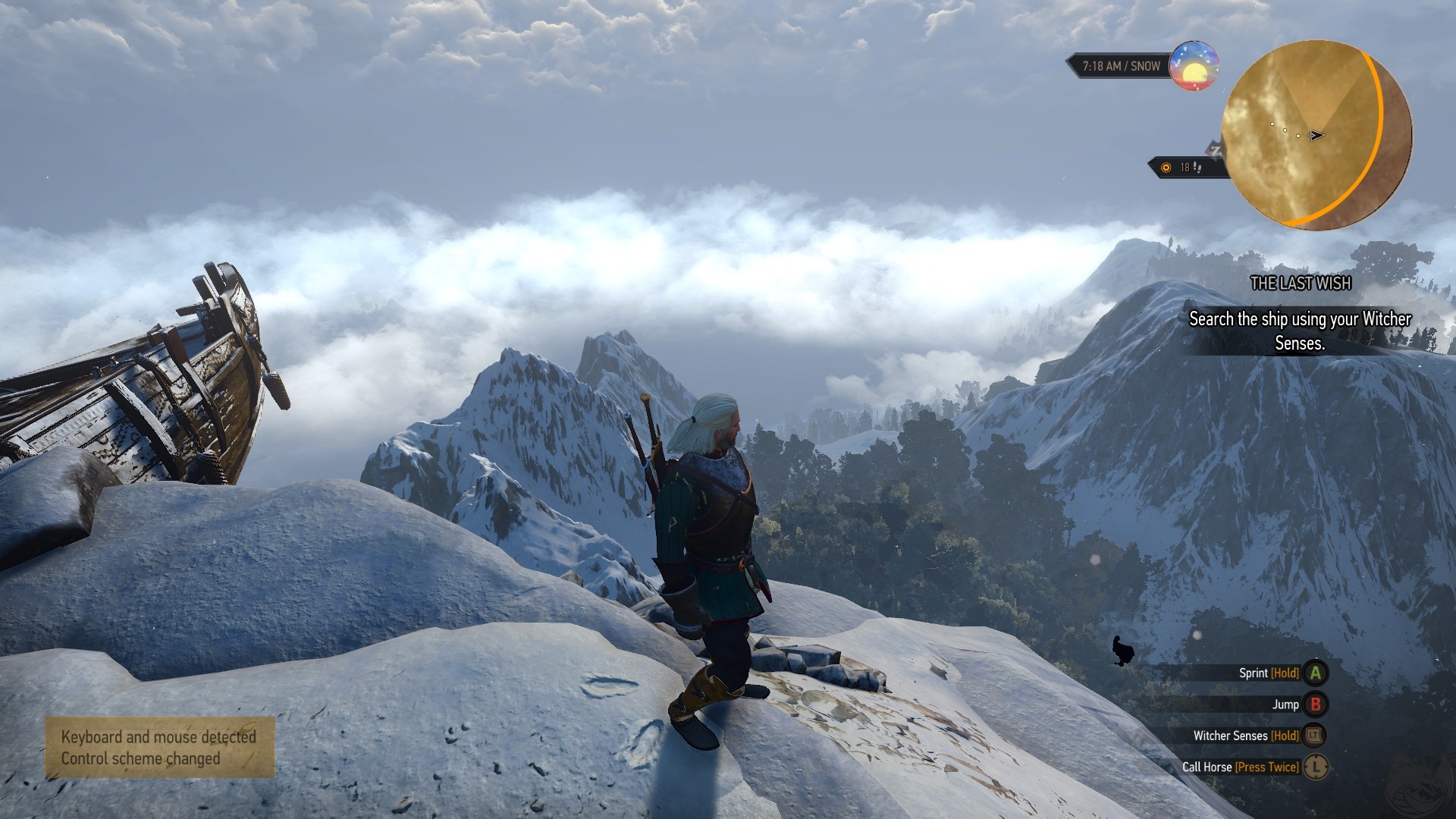Click the player arrow on the minimap
Screen dimensions: 1456x819
tap(1316, 136)
